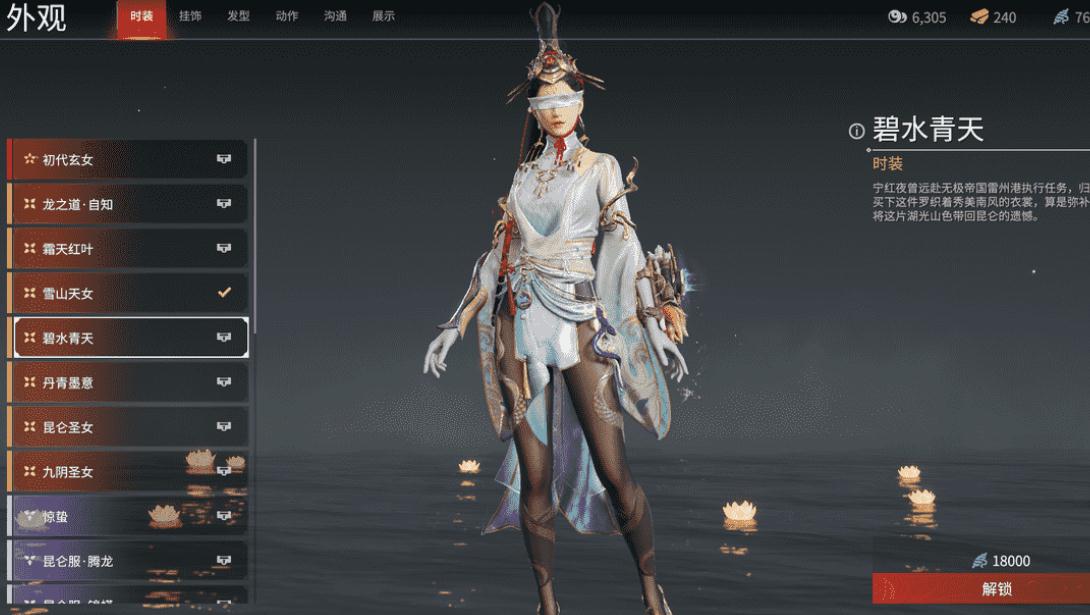Select the 初代玄女 outfit
The image size is (1090, 615).
(128, 160)
